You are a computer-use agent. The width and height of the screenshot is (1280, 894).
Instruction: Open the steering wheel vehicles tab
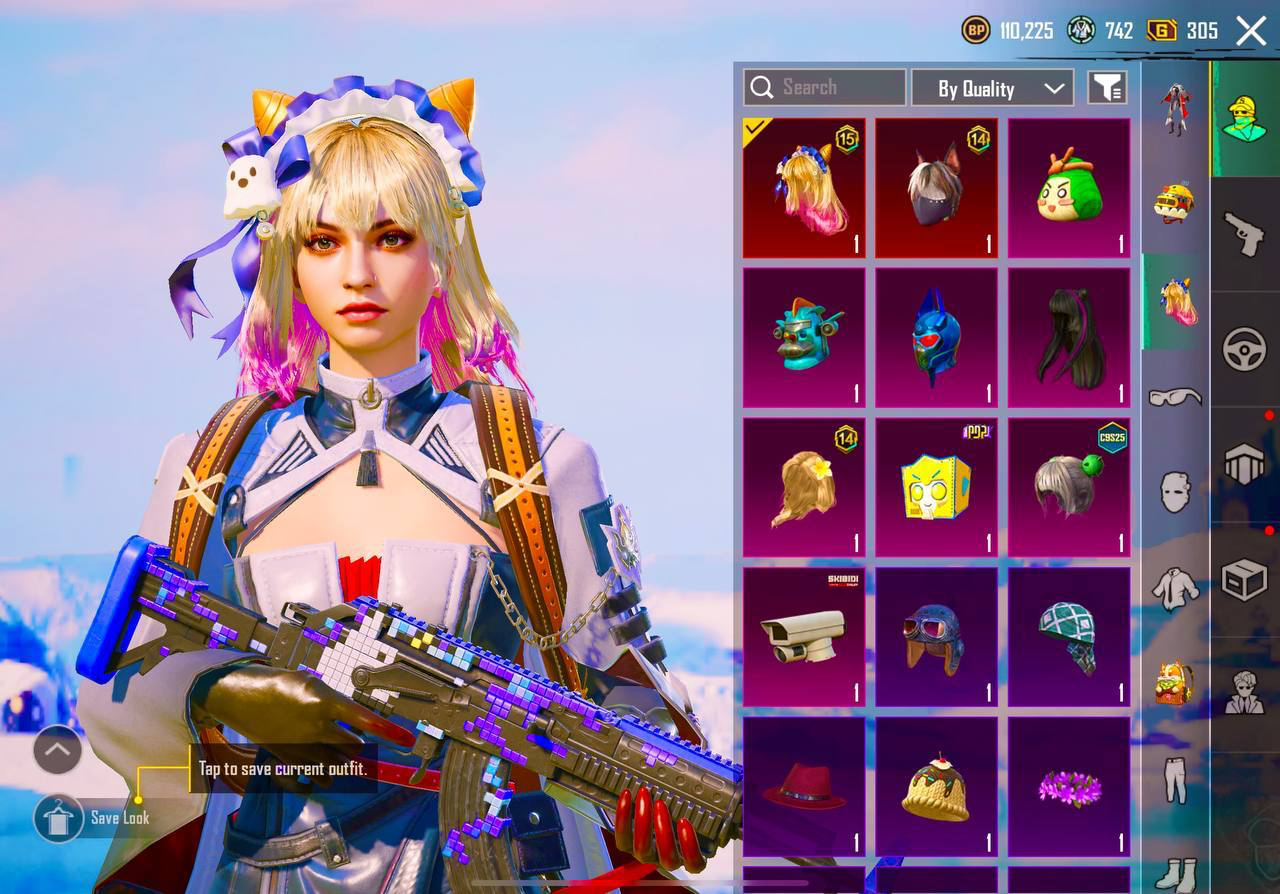(x=1245, y=350)
